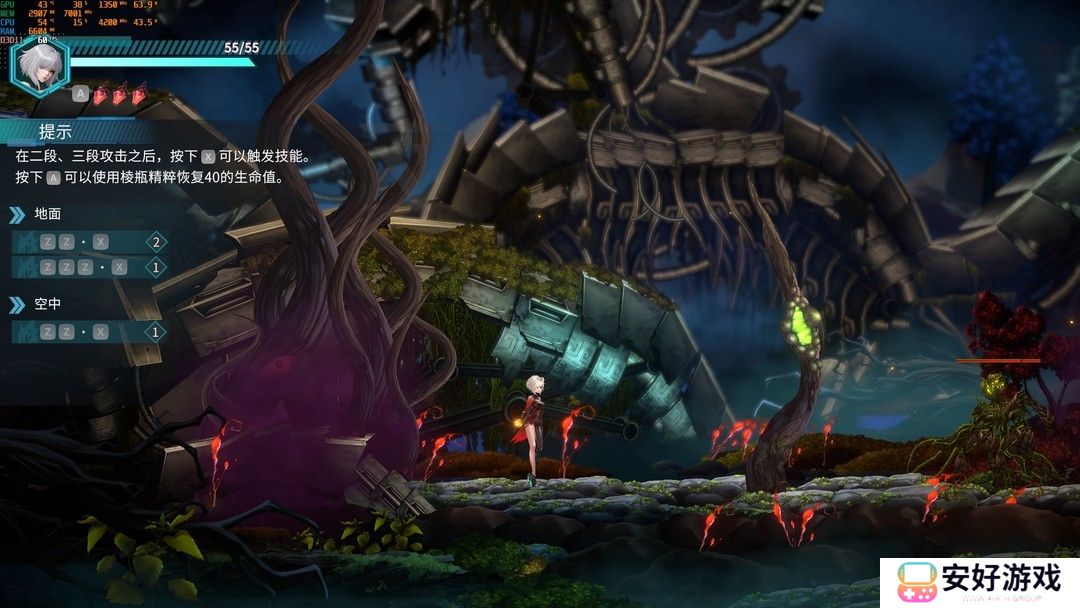Open the 安好游戏 watermark logo
This screenshot has width=1080, height=608.
click(981, 580)
